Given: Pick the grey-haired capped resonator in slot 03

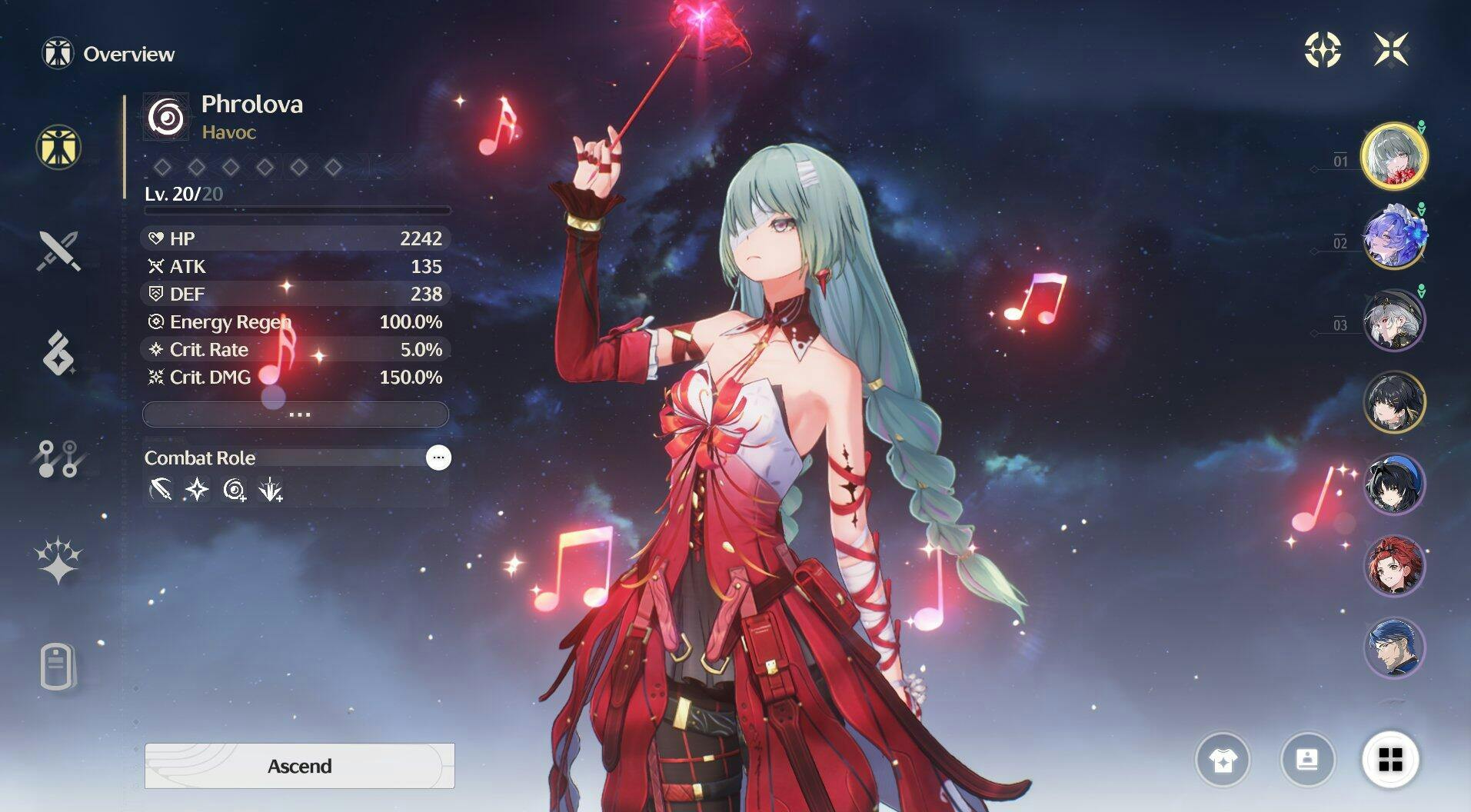Looking at the screenshot, I should point(1394,320).
